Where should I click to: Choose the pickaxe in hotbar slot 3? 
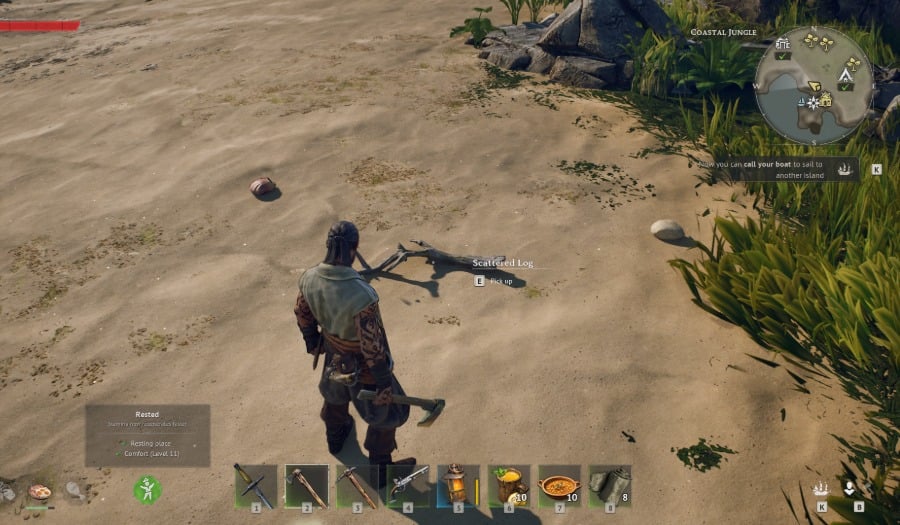[x=356, y=486]
